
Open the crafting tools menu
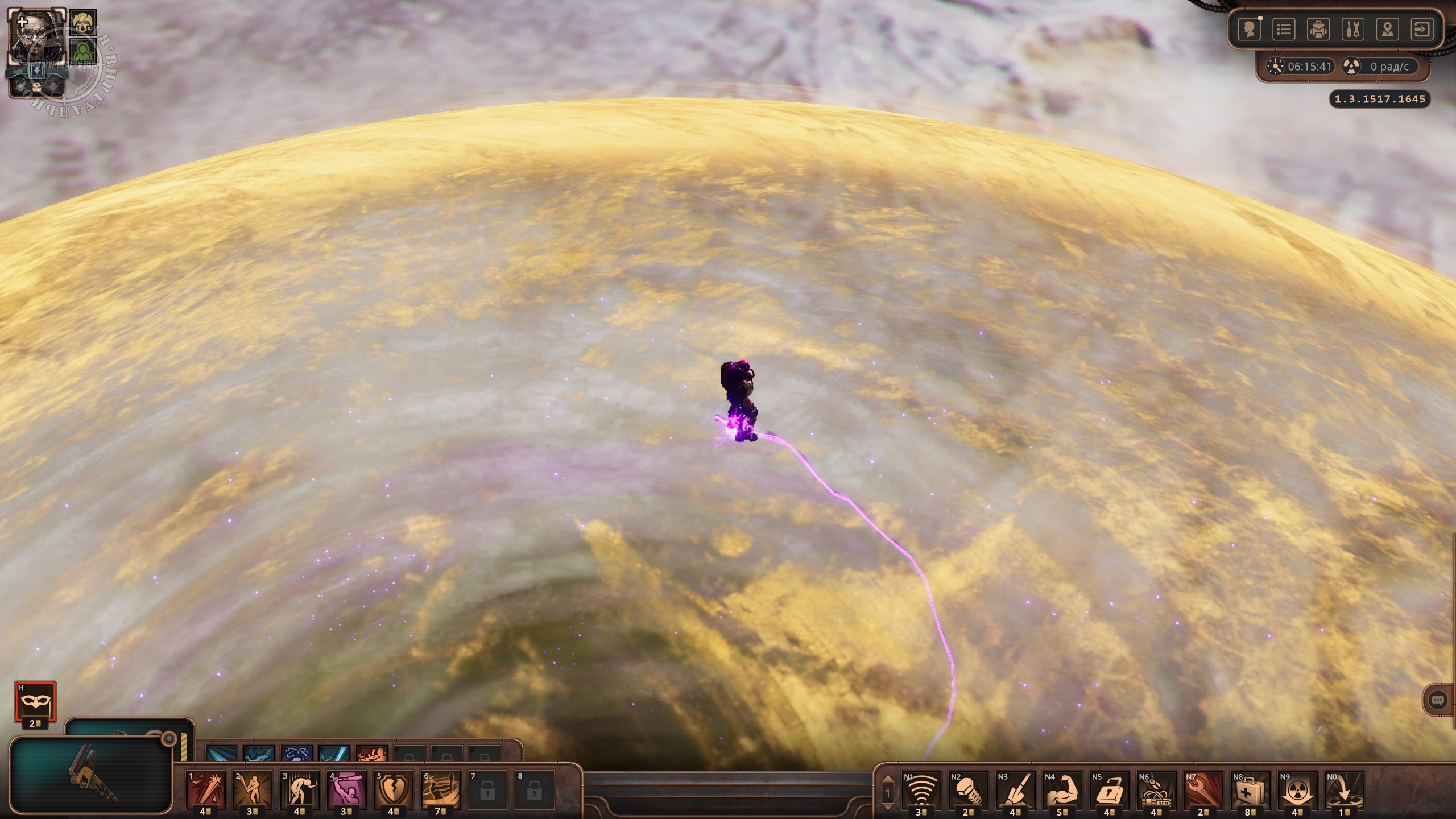(1353, 30)
